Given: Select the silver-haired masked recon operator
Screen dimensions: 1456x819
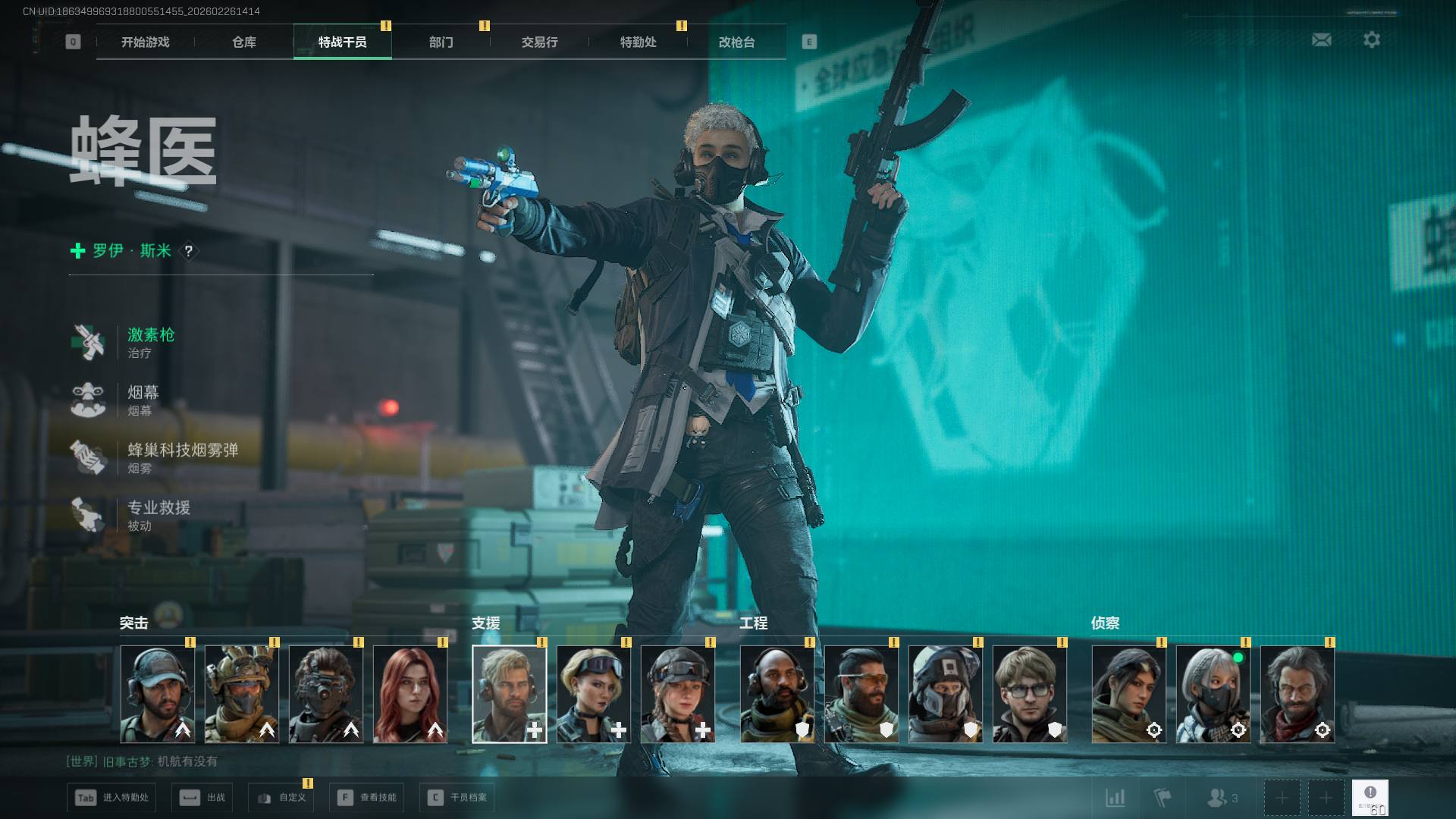Looking at the screenshot, I should [1213, 694].
